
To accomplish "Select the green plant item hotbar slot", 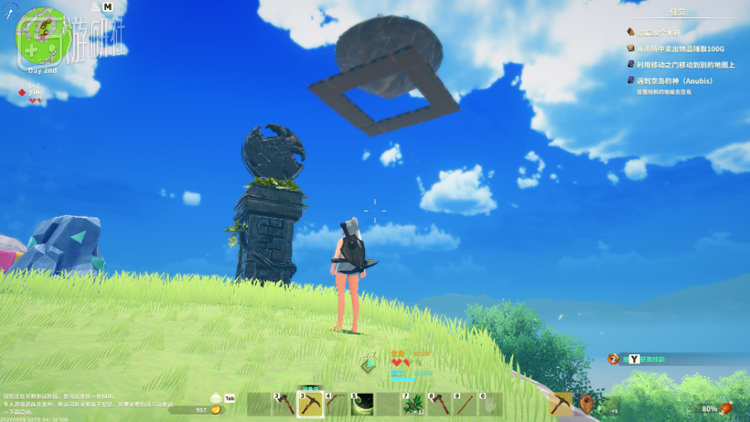I will coord(412,404).
